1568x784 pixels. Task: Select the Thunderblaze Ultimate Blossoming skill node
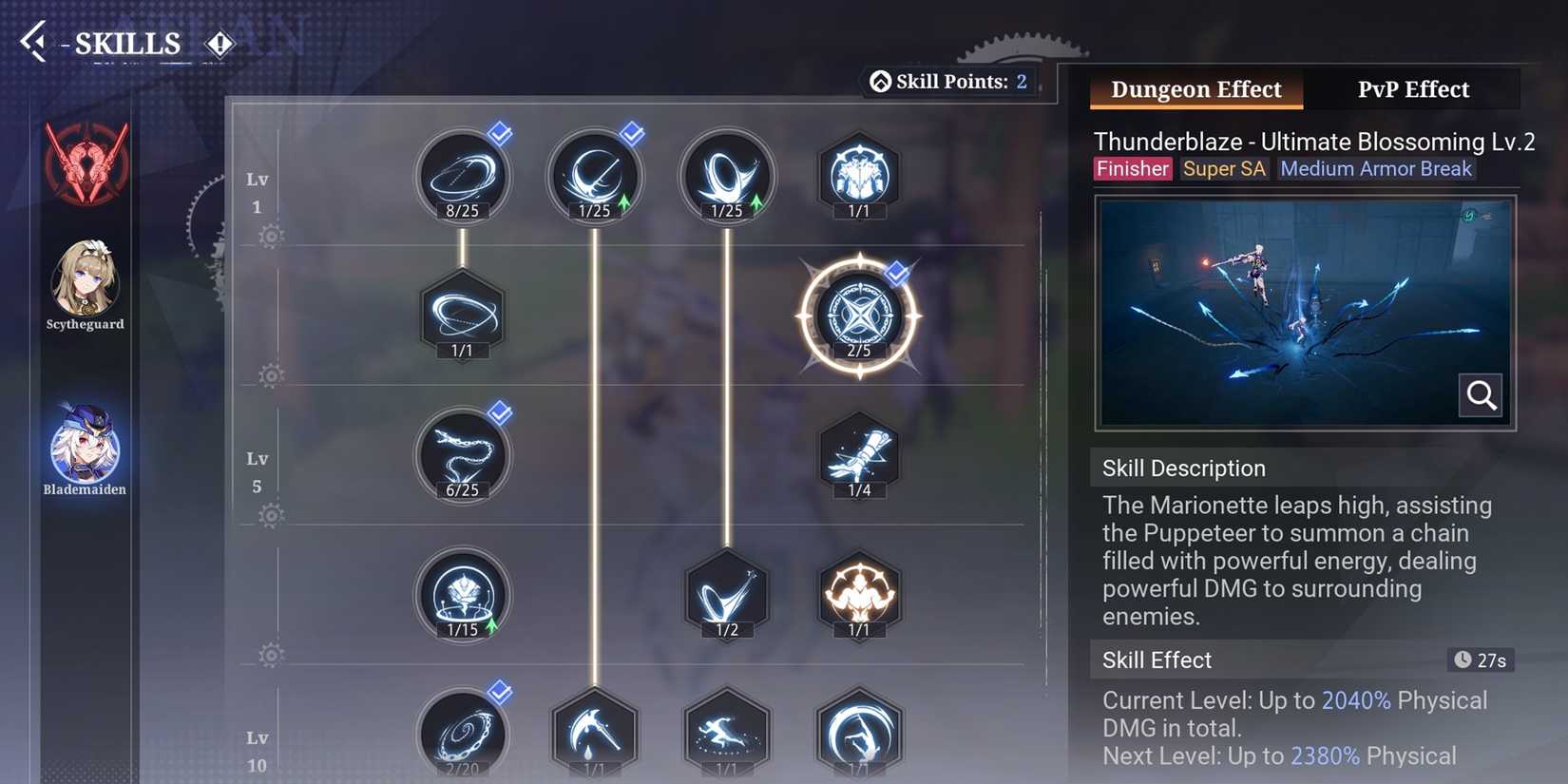(860, 318)
